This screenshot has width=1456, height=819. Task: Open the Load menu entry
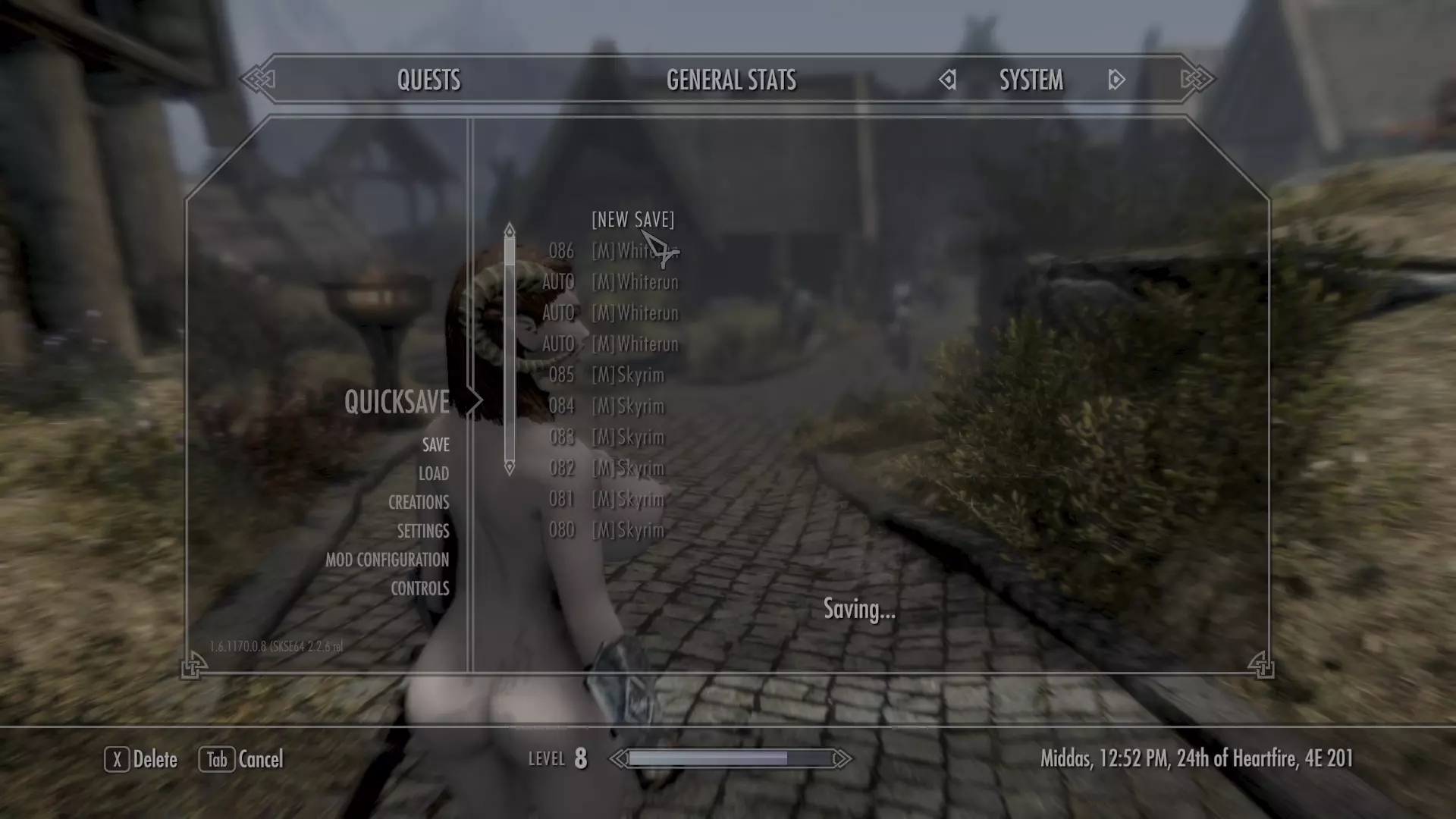433,474
